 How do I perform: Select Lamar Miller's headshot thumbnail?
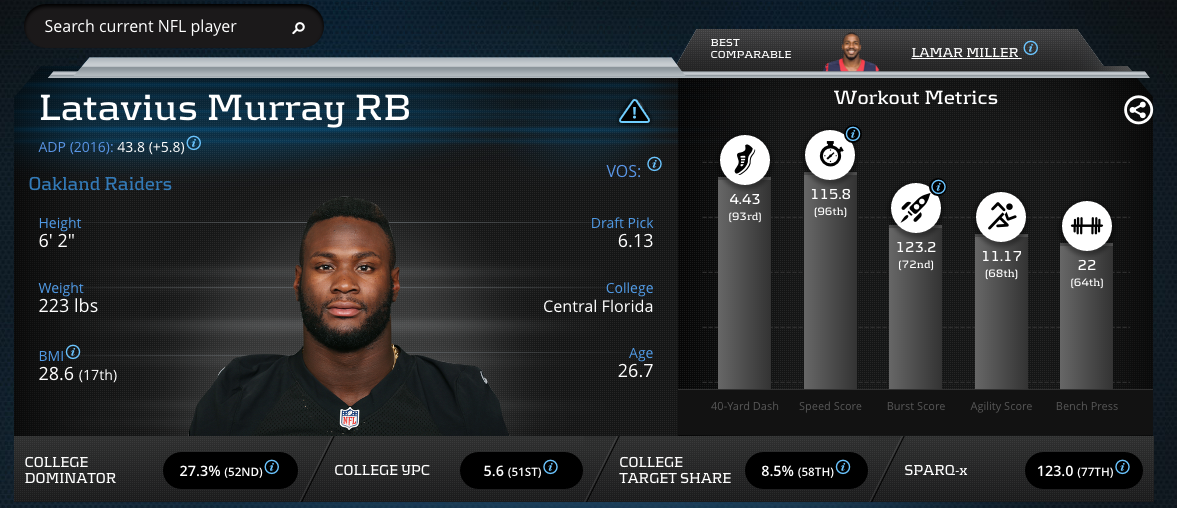click(852, 50)
